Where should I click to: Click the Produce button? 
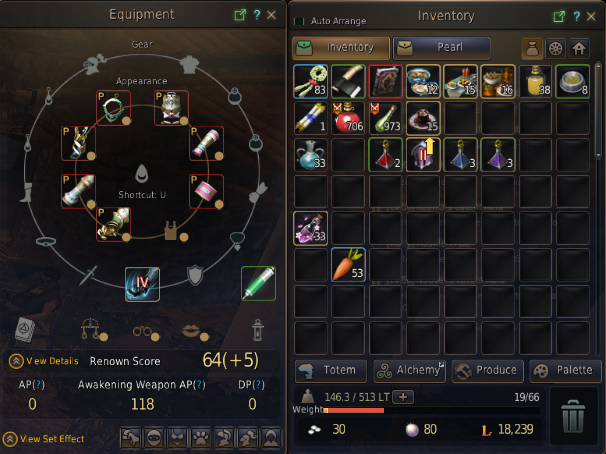pos(486,371)
